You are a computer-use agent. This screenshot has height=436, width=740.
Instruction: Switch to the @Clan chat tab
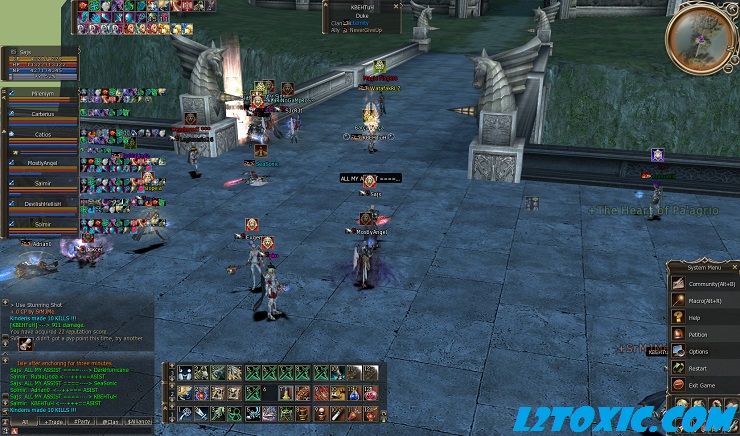tap(111, 422)
